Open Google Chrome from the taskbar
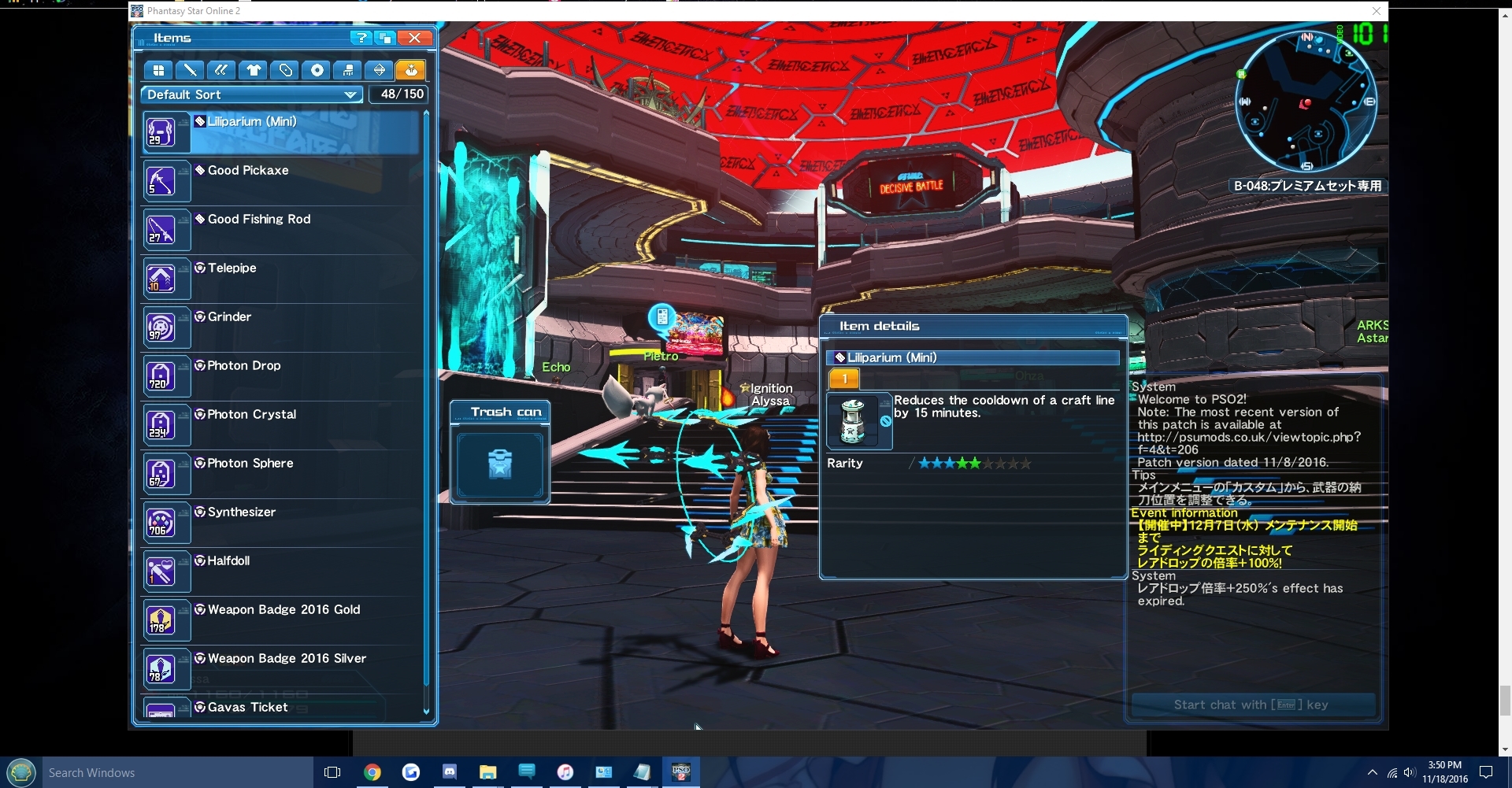 pyautogui.click(x=372, y=772)
